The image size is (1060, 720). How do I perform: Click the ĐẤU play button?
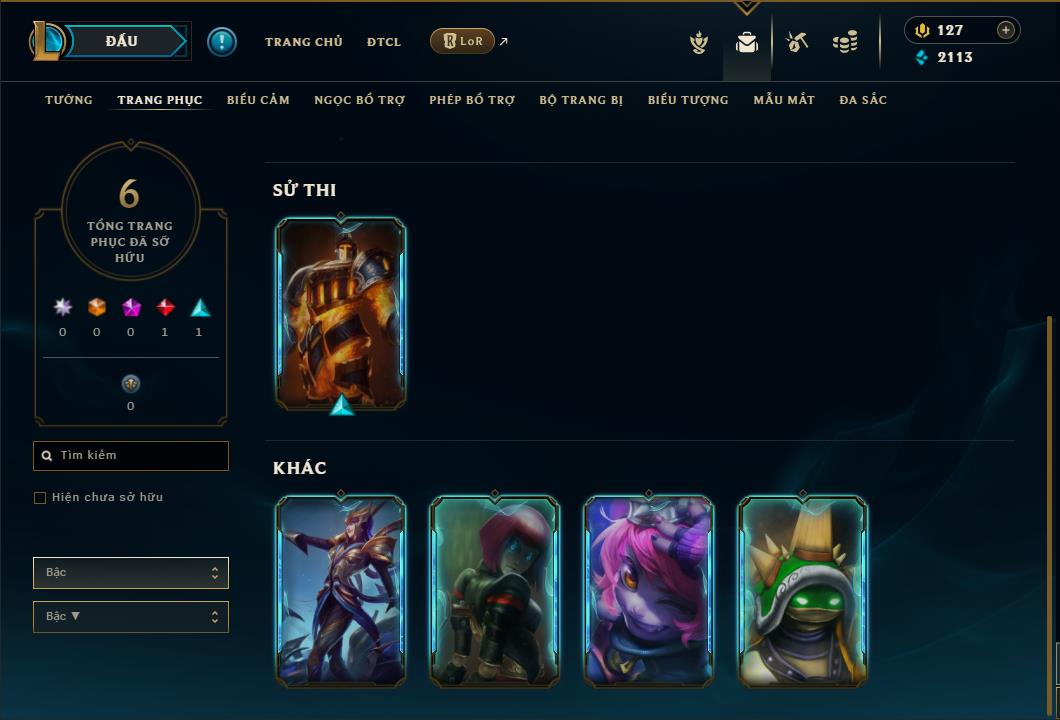[122, 41]
